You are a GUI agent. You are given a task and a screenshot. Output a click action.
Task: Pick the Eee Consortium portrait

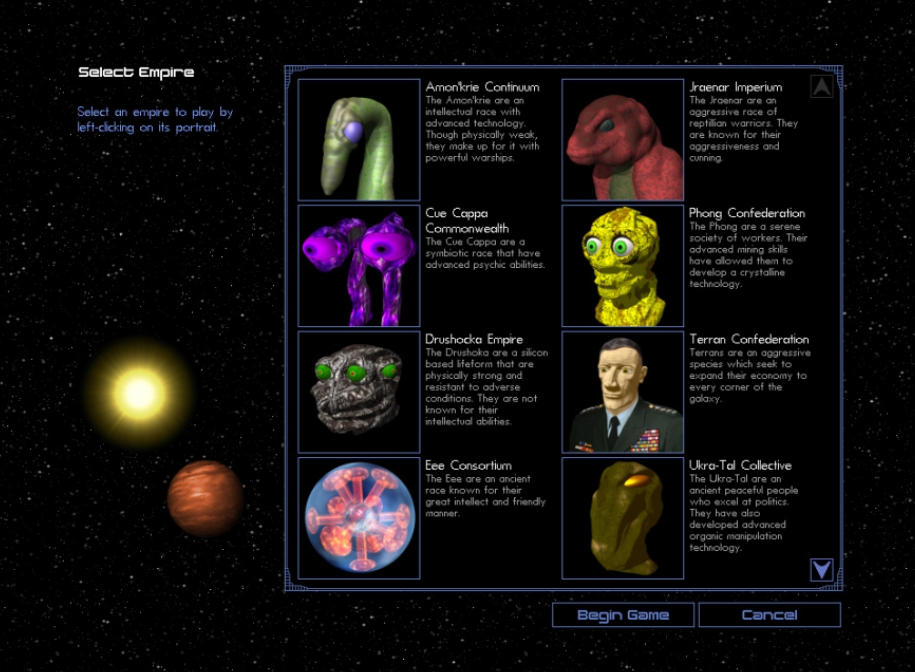[x=359, y=518]
